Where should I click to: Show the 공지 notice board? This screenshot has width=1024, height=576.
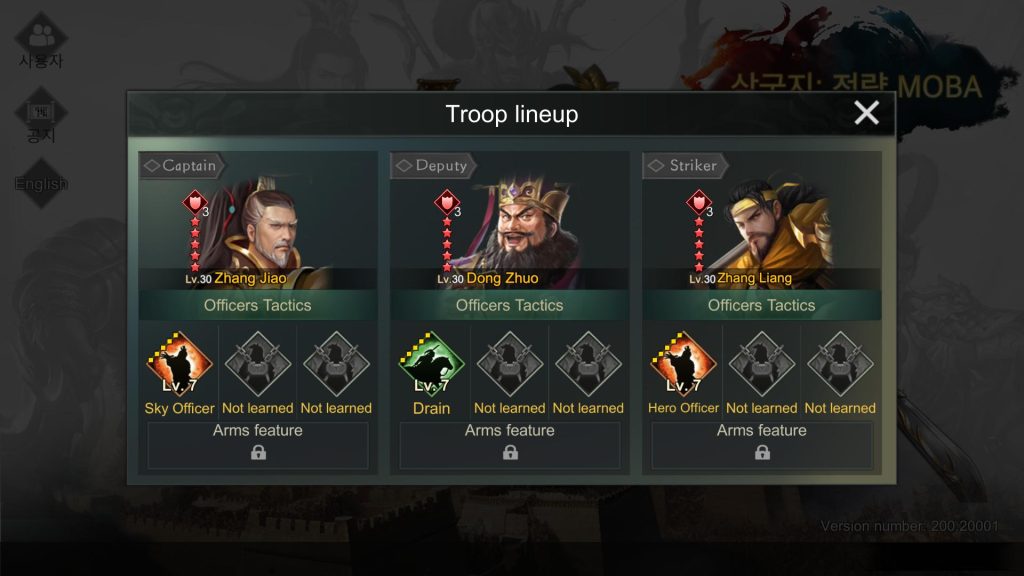click(x=41, y=117)
